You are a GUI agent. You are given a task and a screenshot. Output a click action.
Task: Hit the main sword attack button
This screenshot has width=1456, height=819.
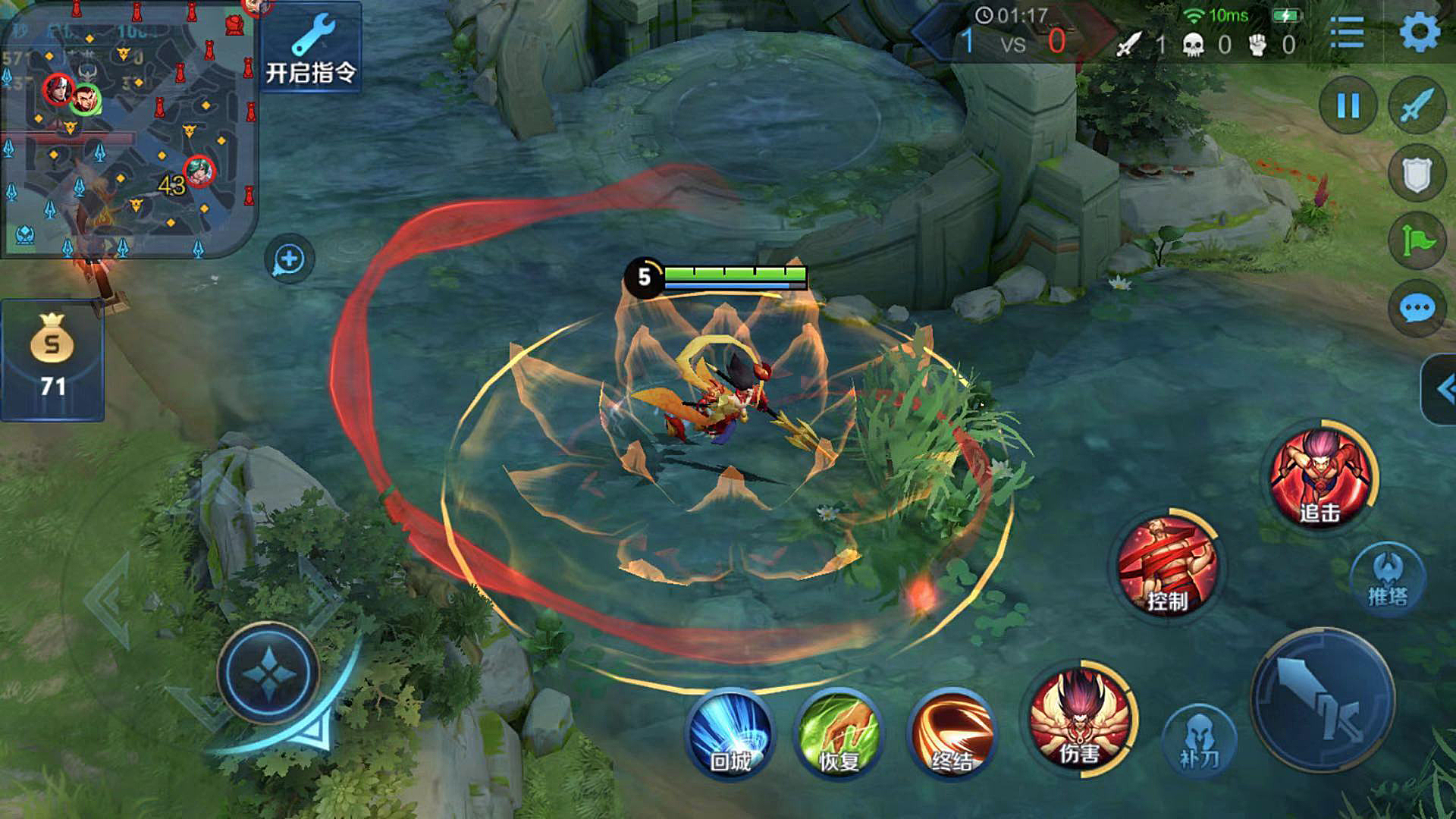(x=1323, y=700)
